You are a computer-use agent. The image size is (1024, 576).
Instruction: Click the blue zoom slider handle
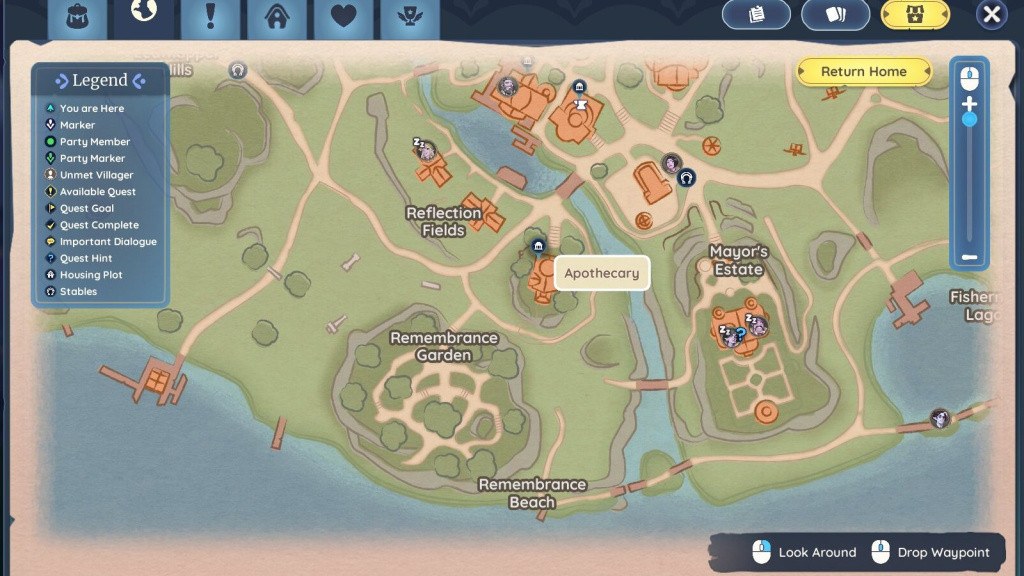(969, 120)
